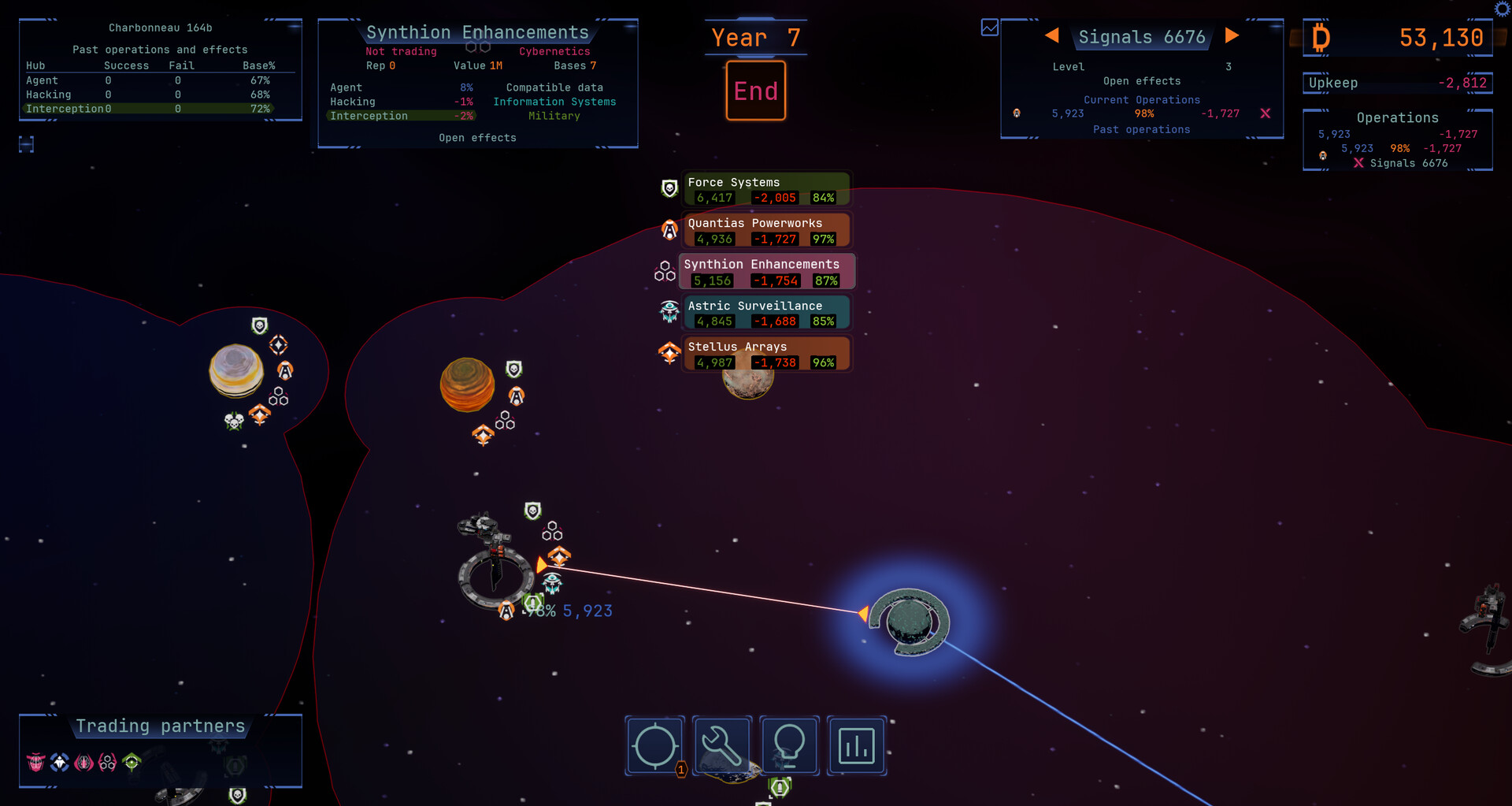Select the lightbulb research icon
Image resolution: width=1512 pixels, height=806 pixels.
coord(789,745)
